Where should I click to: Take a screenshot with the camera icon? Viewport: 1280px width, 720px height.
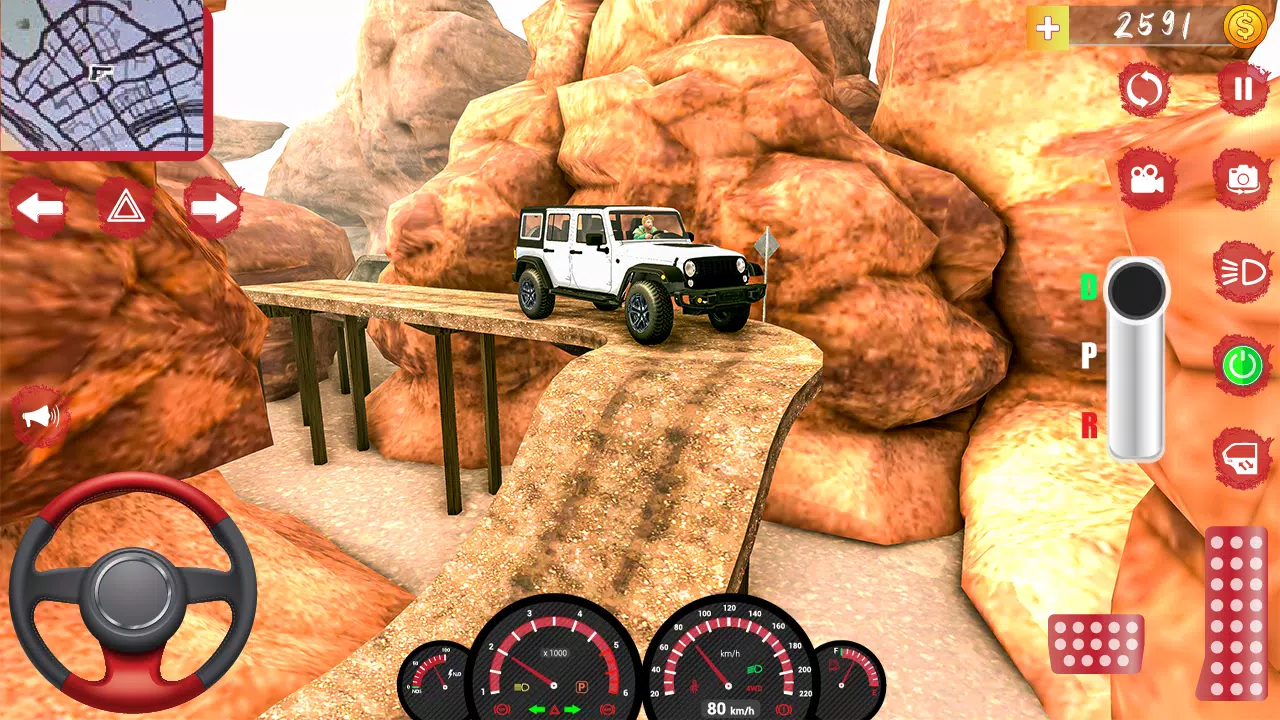click(x=1241, y=176)
